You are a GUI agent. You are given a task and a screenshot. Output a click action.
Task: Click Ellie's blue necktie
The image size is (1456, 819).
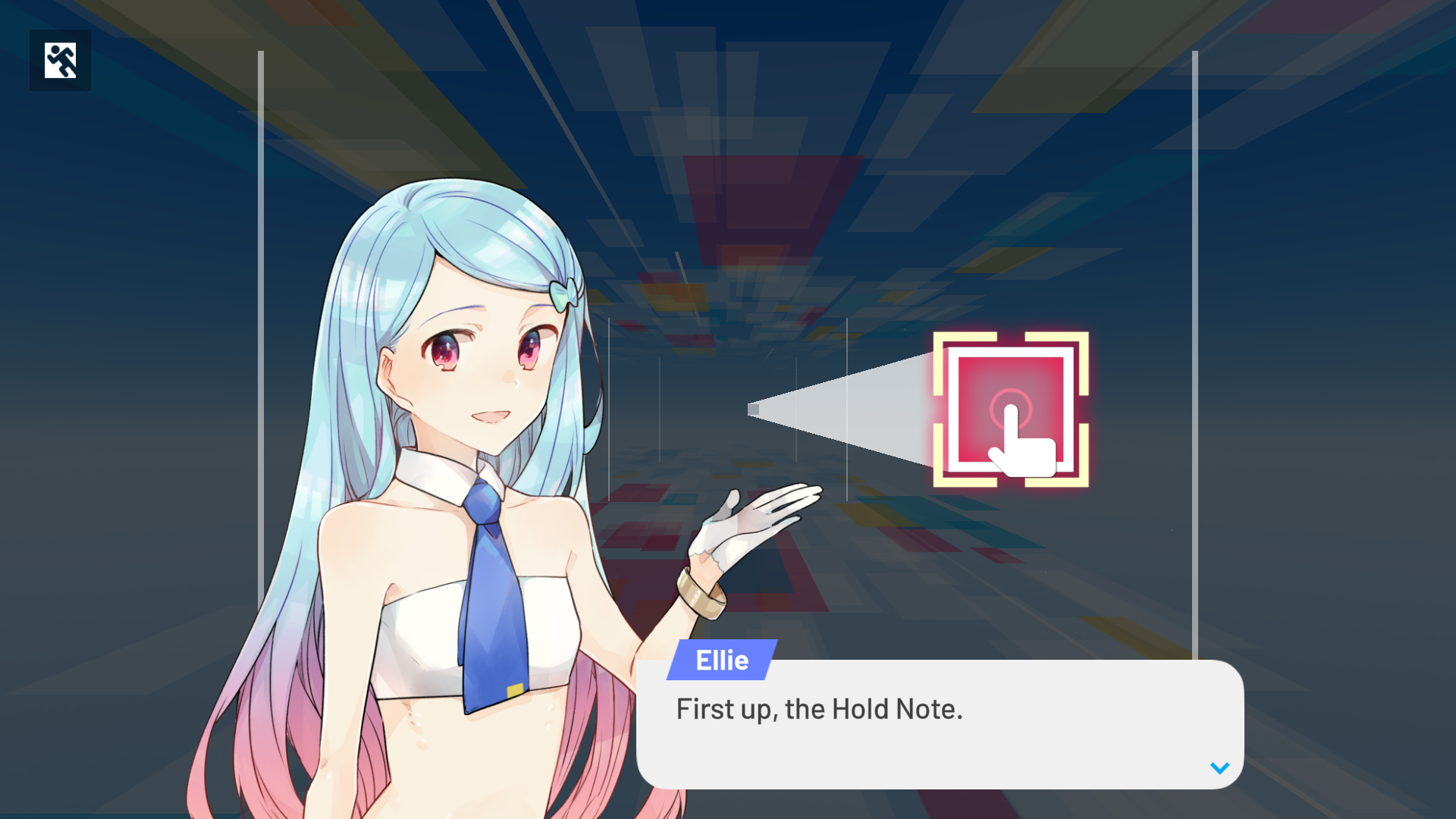tap(493, 584)
